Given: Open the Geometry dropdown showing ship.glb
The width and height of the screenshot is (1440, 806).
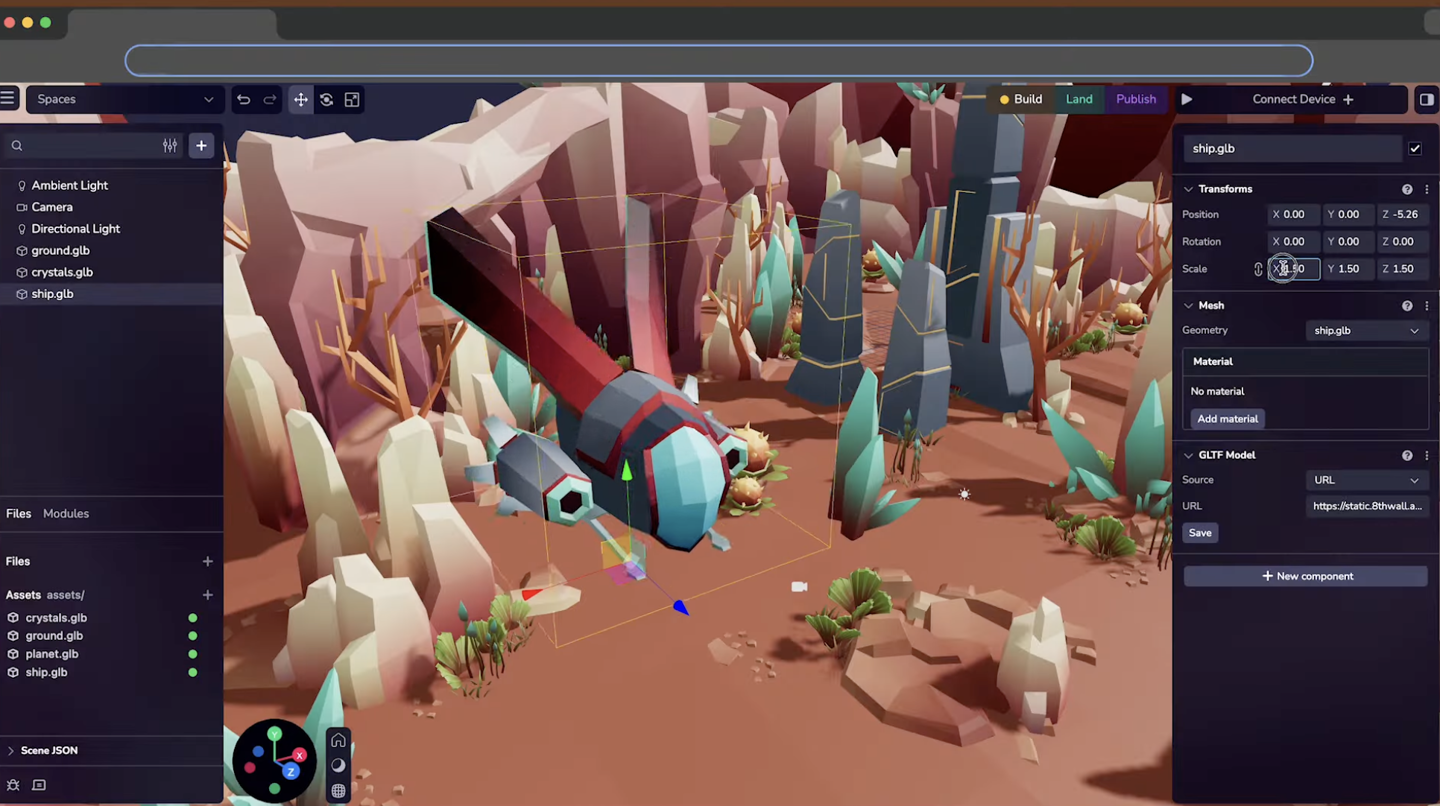Looking at the screenshot, I should (1366, 330).
